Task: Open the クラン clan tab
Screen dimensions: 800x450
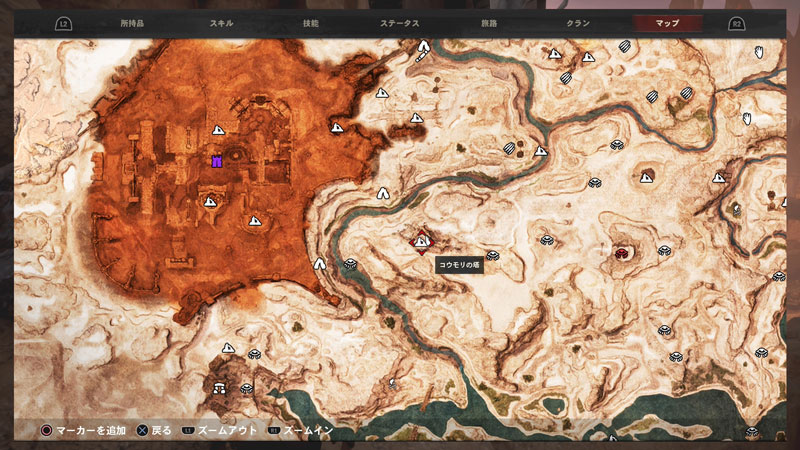Action: point(578,22)
